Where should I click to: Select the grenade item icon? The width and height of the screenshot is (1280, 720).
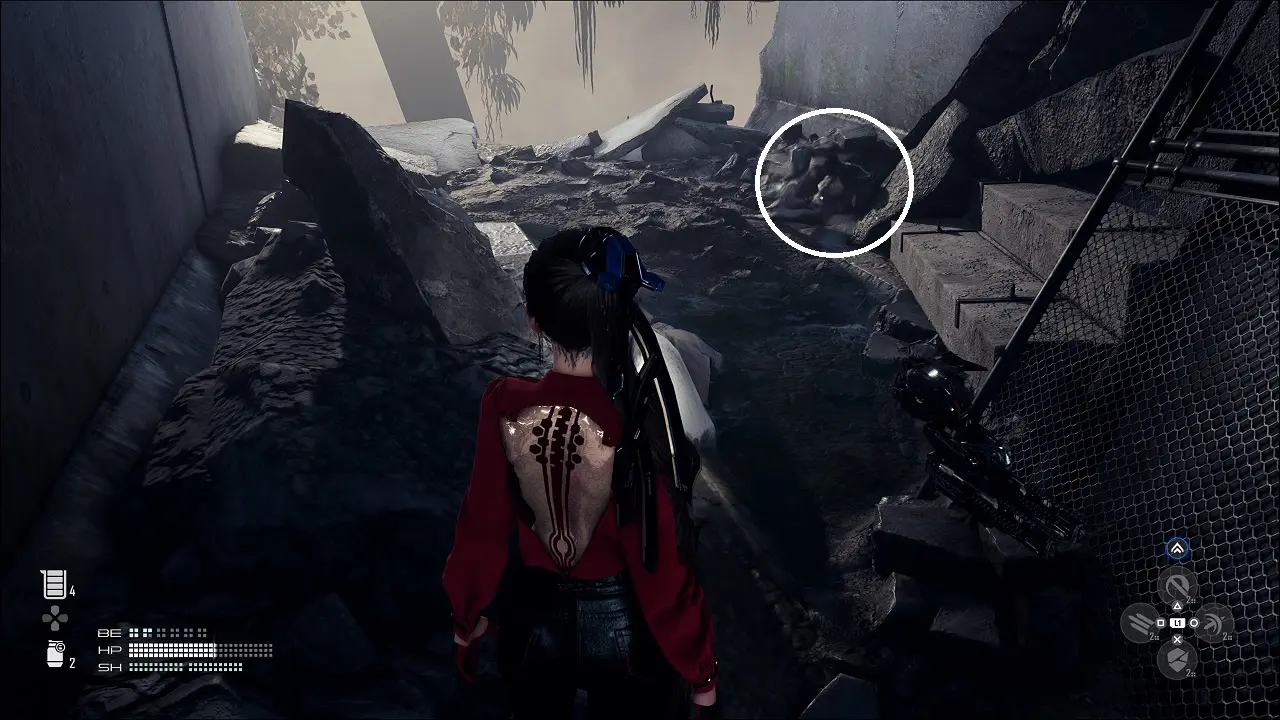pyautogui.click(x=54, y=655)
